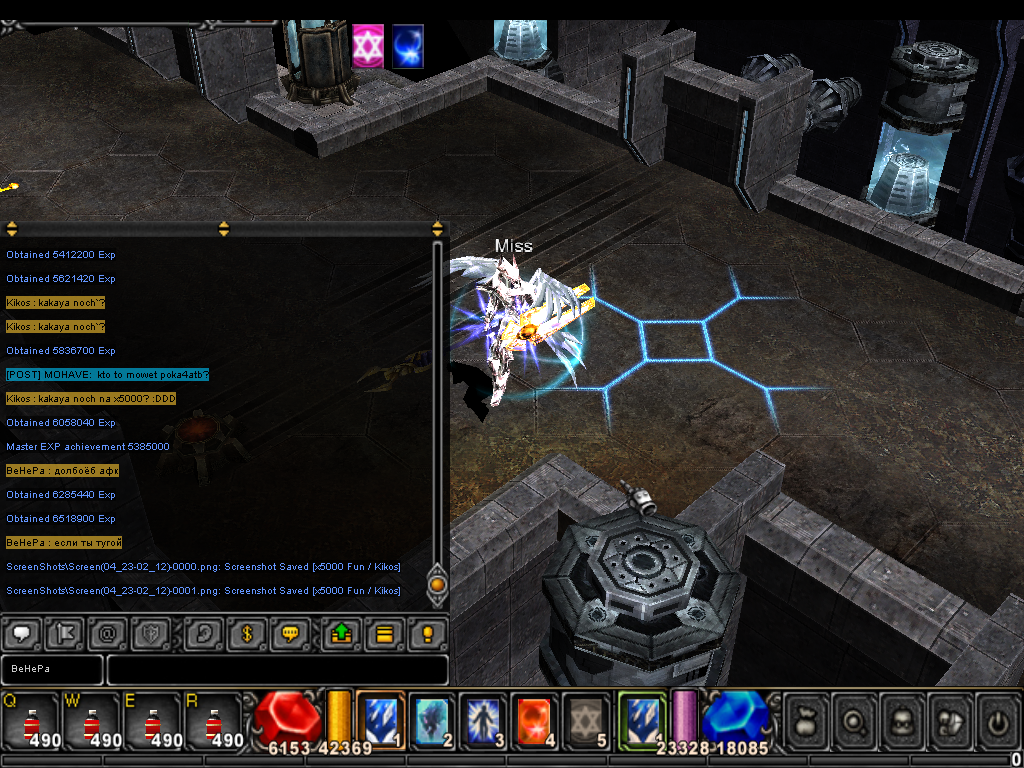Focus the chat message input field

(x=277, y=669)
